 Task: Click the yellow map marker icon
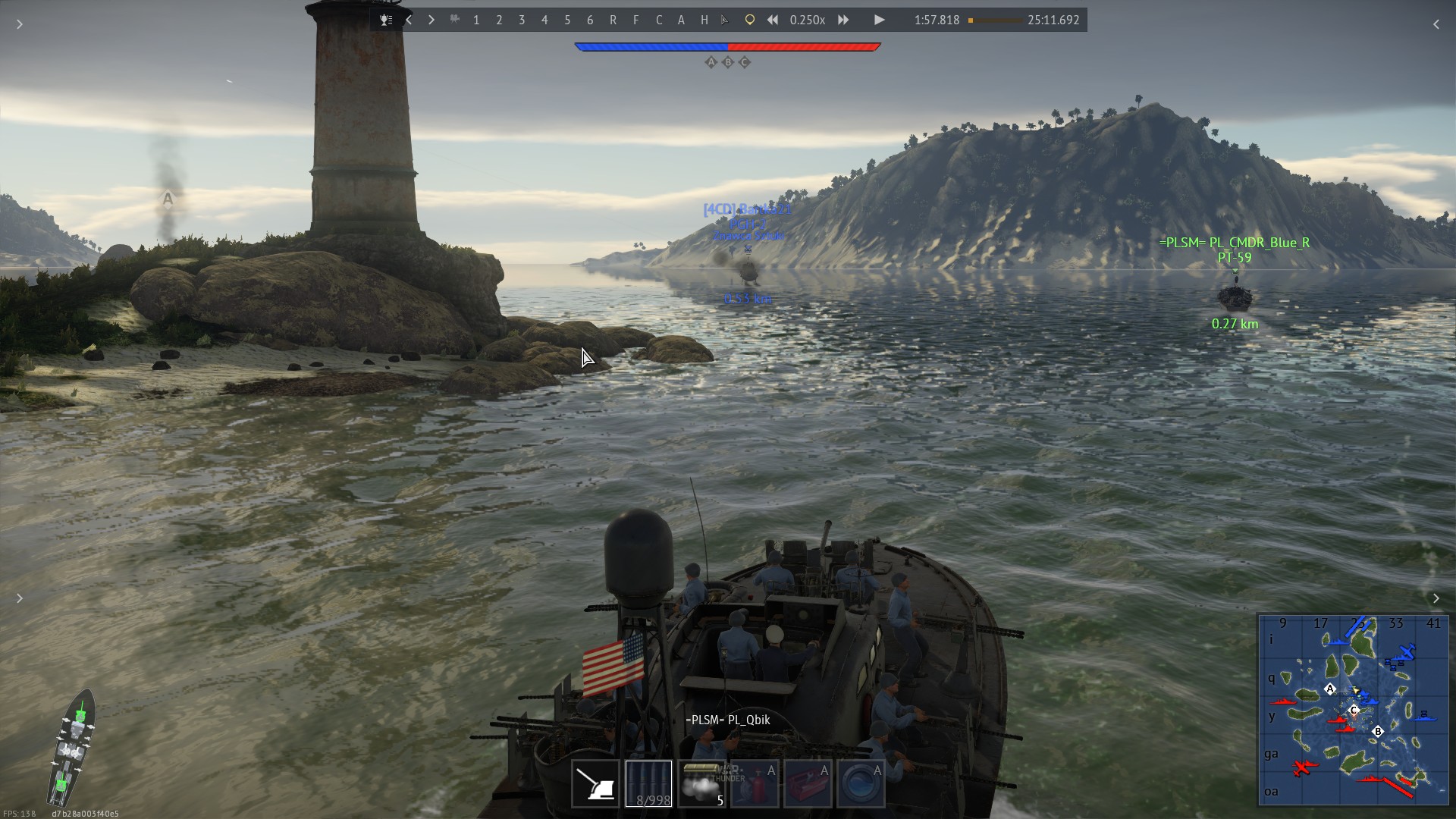click(749, 20)
